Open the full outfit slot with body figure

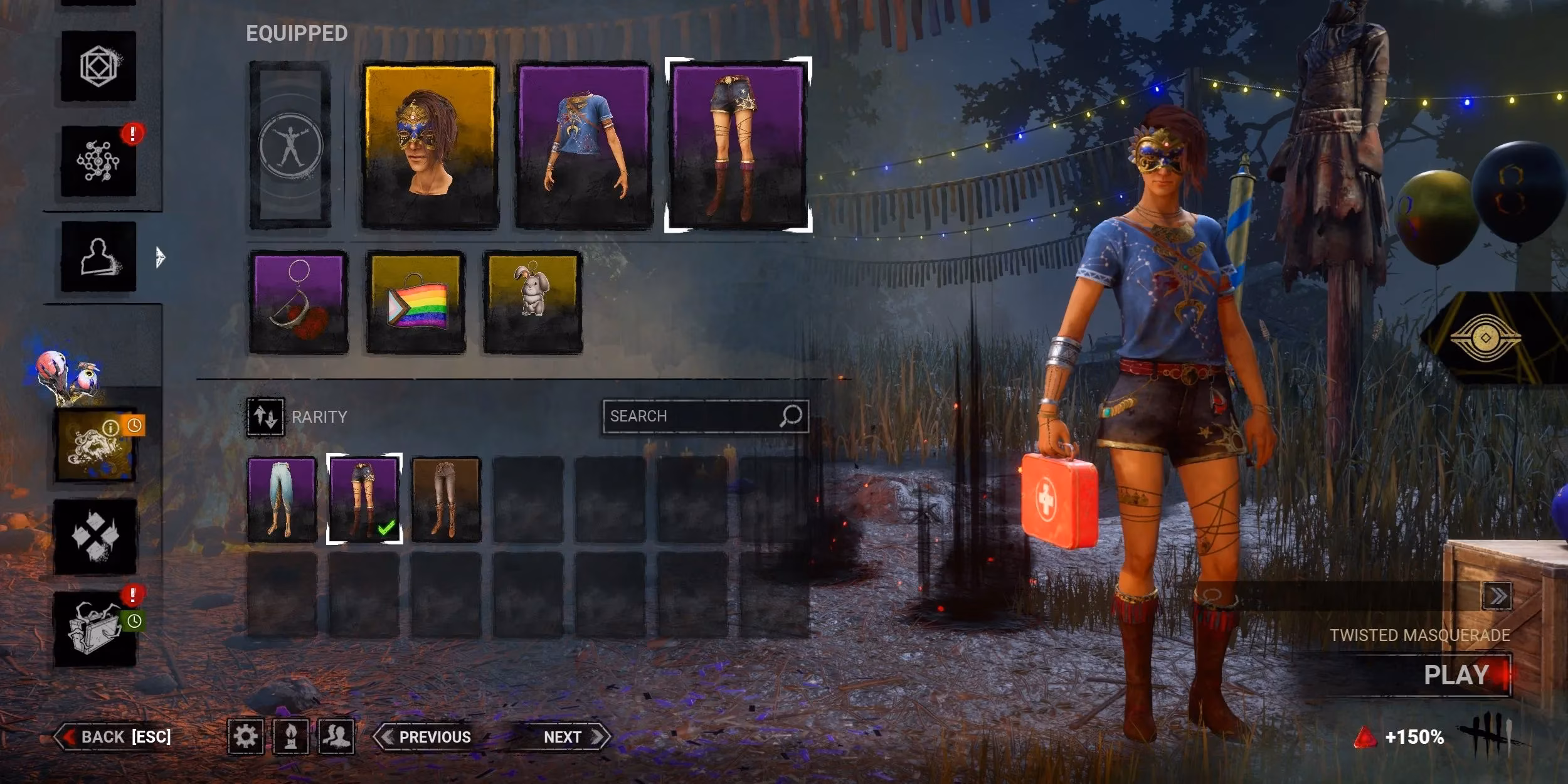(x=290, y=145)
